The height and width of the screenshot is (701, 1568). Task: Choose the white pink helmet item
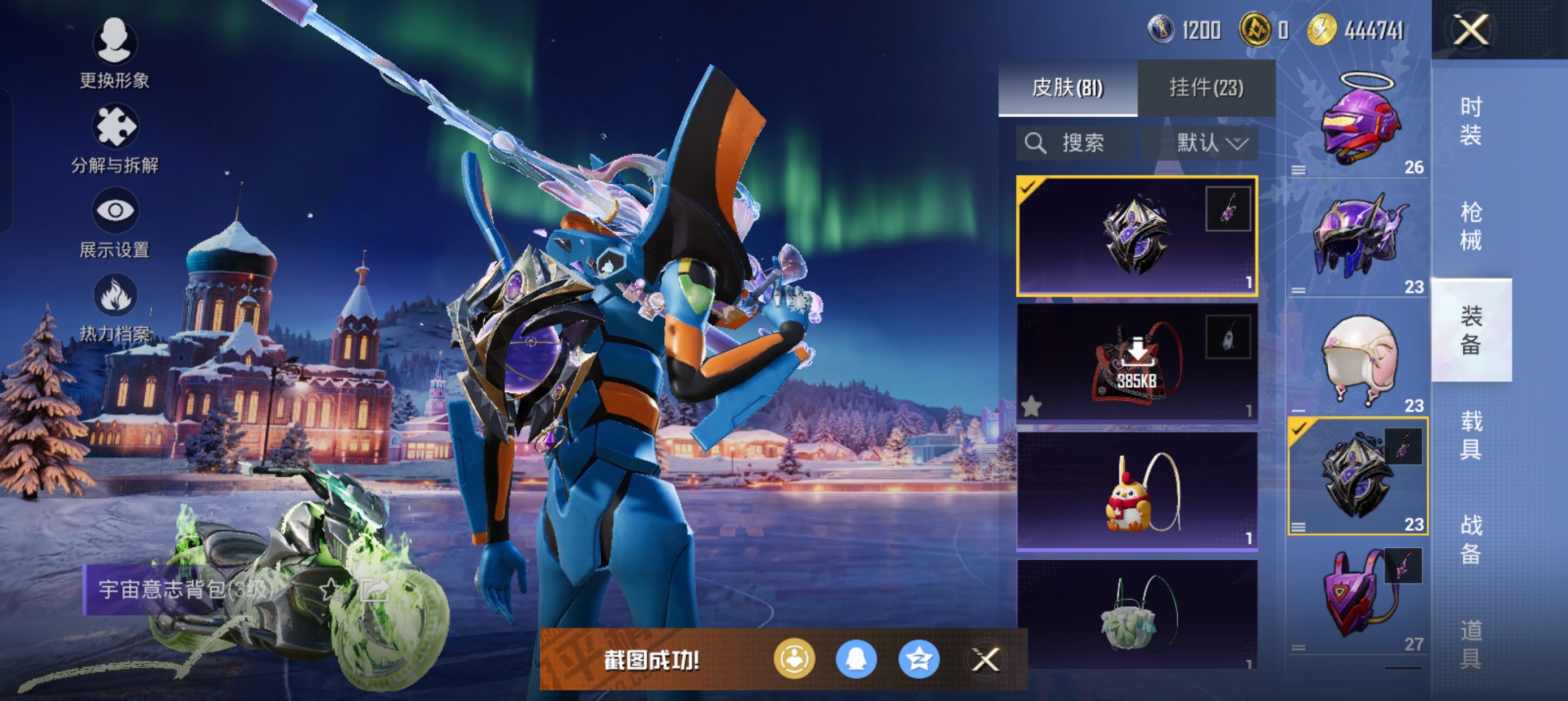1359,359
